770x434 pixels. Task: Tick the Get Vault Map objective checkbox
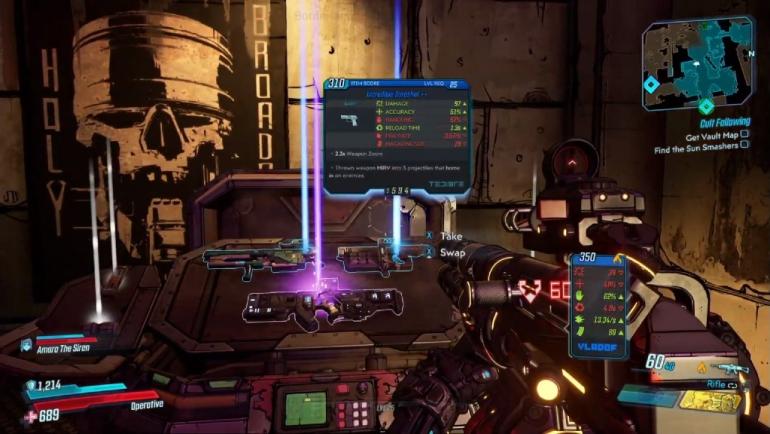click(x=744, y=135)
